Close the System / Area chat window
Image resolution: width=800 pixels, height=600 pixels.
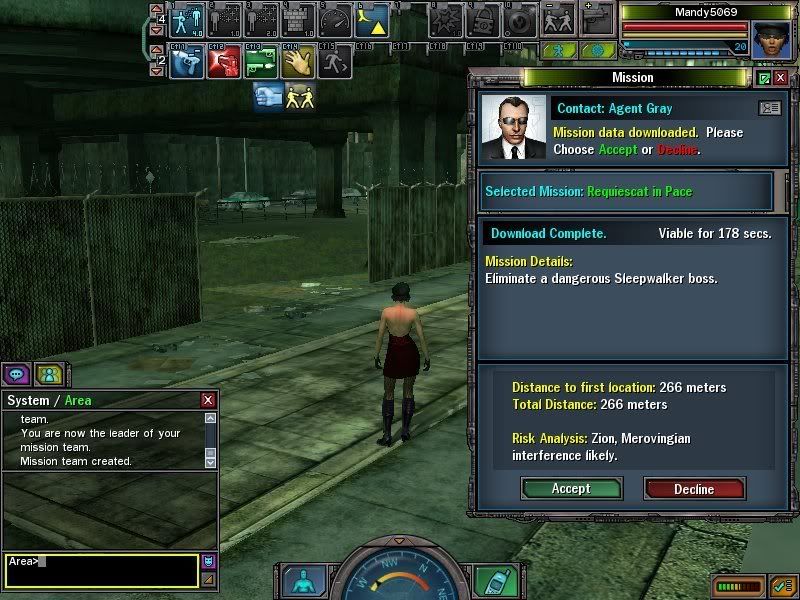[208, 400]
